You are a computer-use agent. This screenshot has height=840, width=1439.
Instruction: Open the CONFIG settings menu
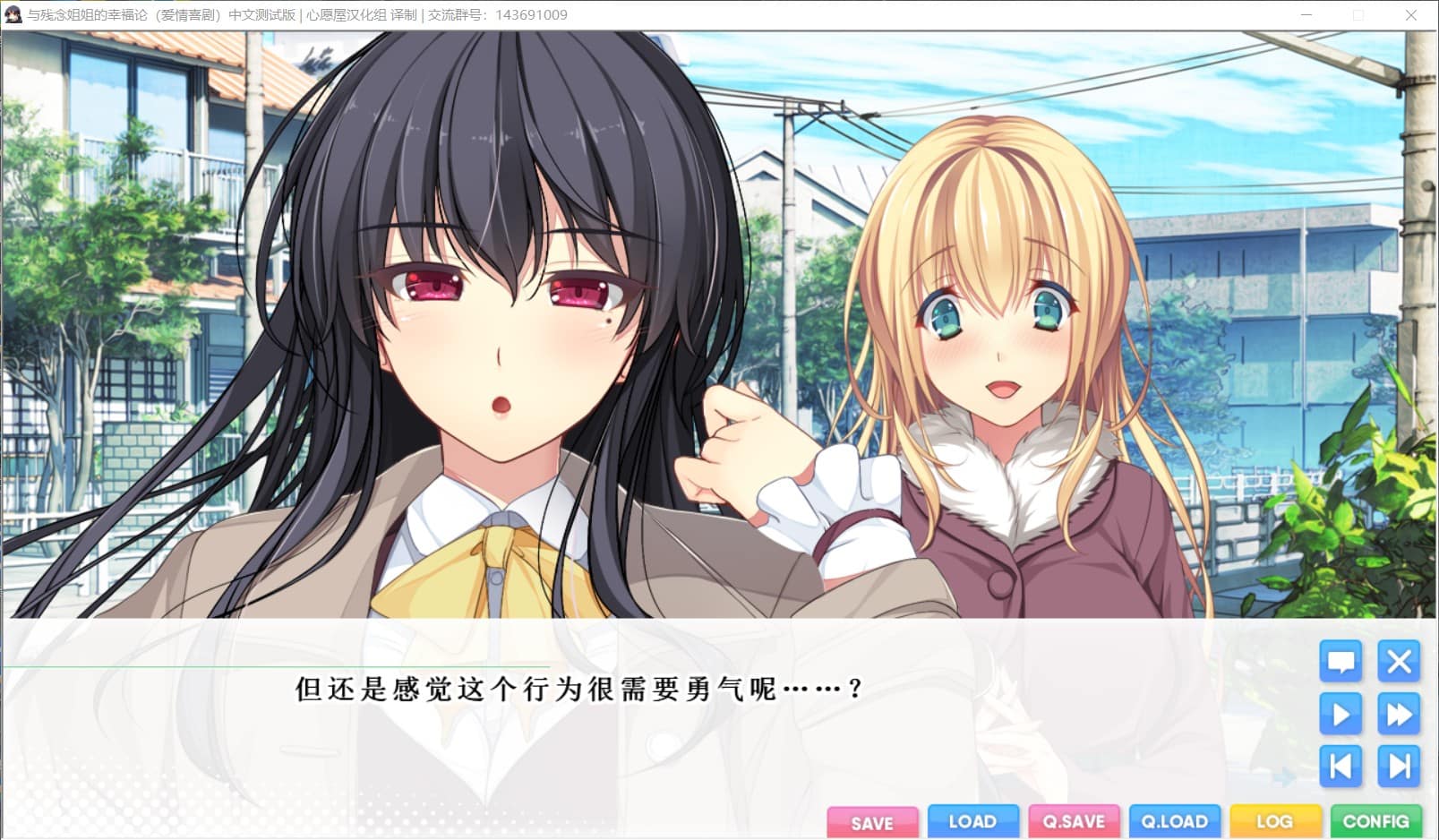pos(1376,821)
